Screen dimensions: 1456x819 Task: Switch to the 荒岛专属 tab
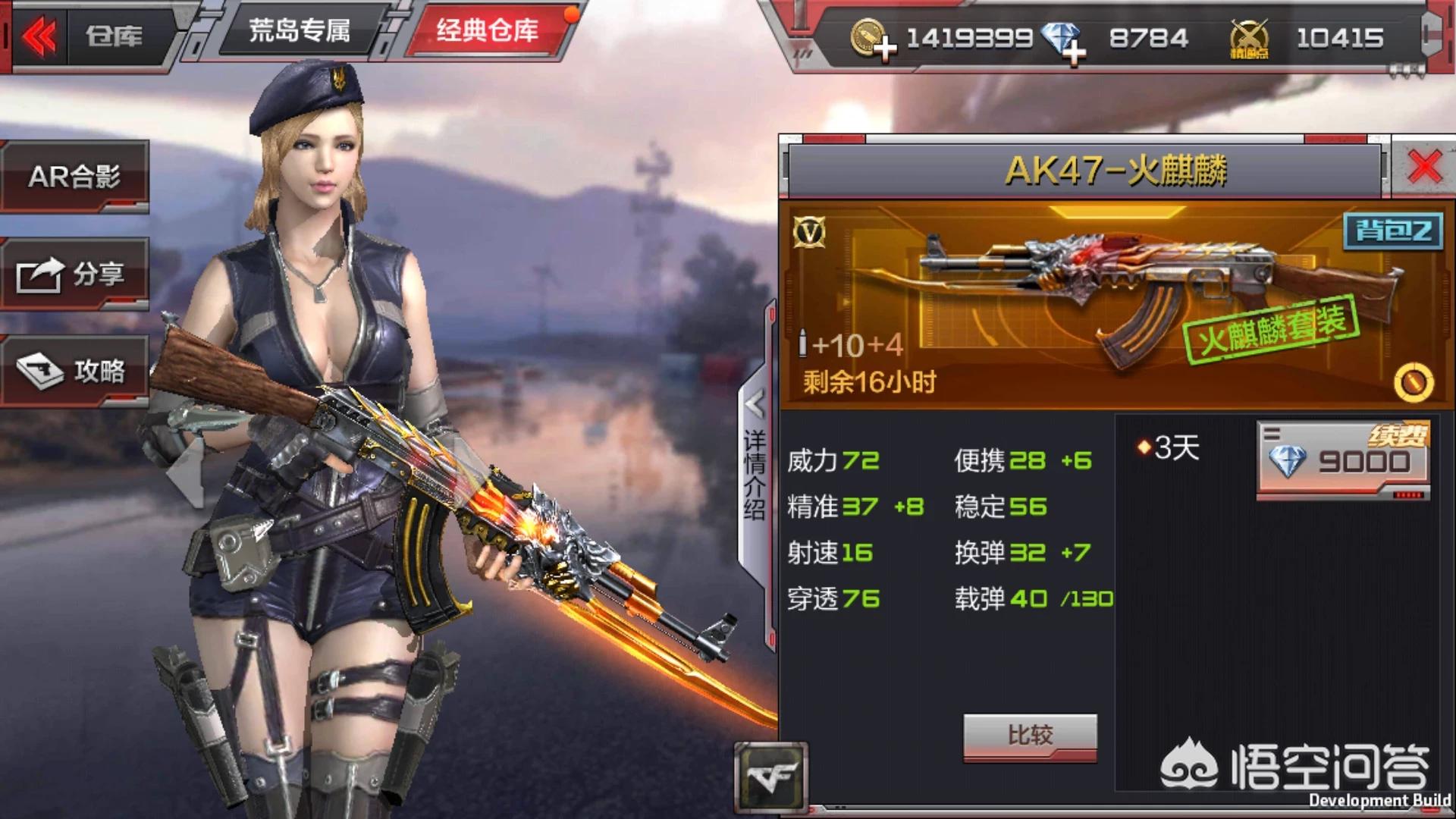tap(299, 31)
